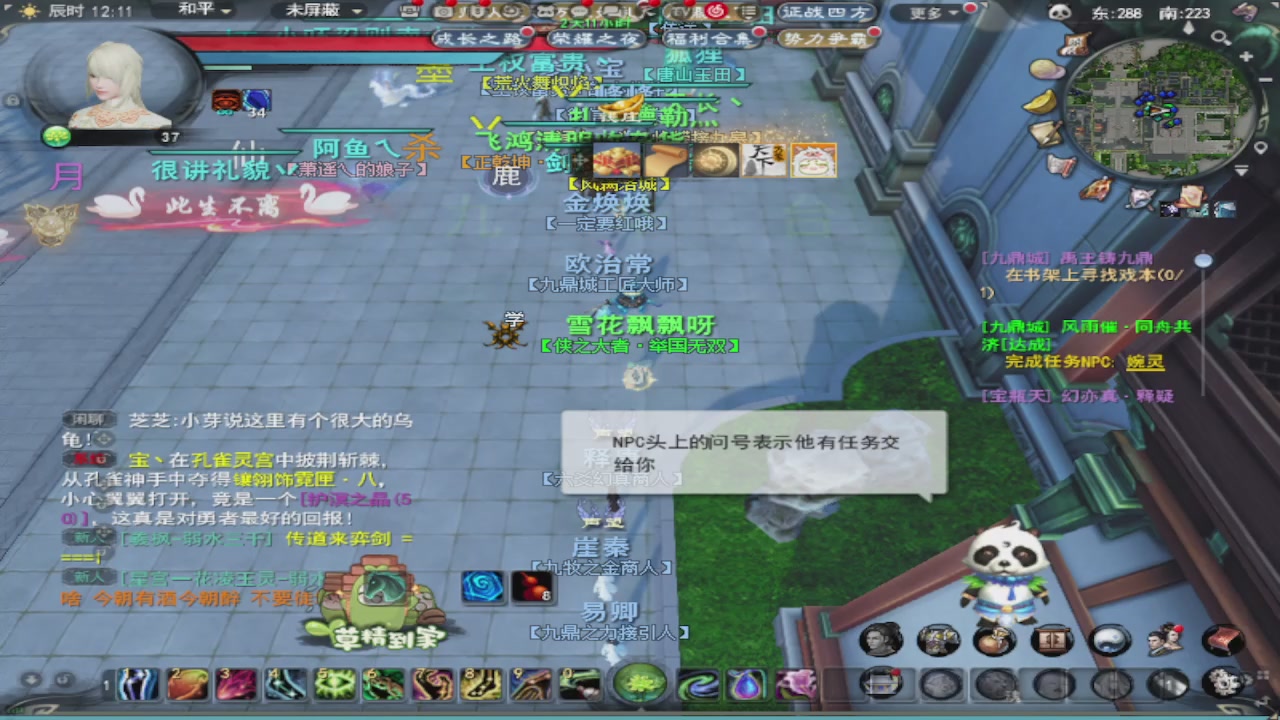Click the lotus skill button at screen bottom center
The image size is (1280, 720).
(x=640, y=684)
